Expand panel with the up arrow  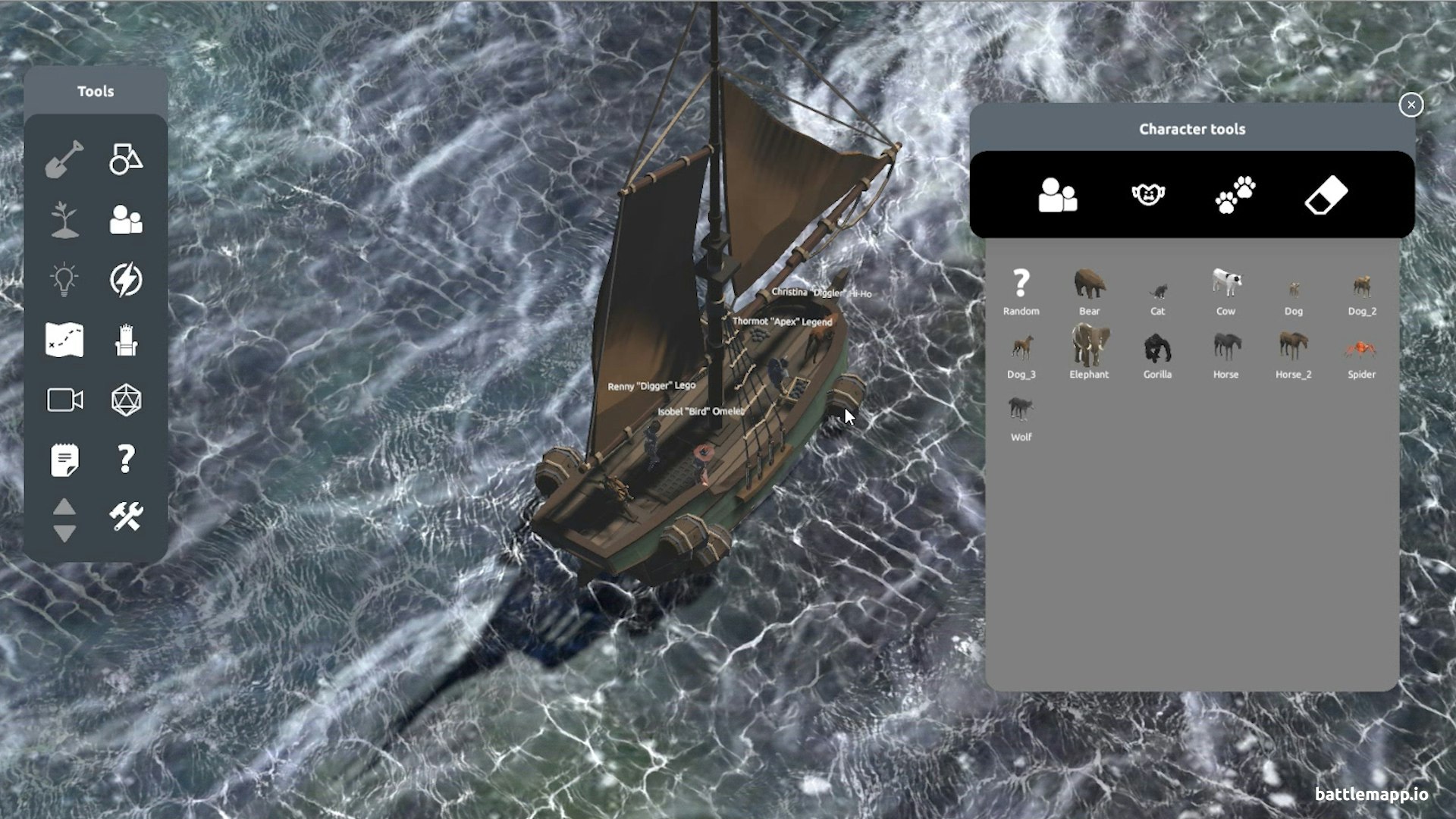click(x=64, y=504)
